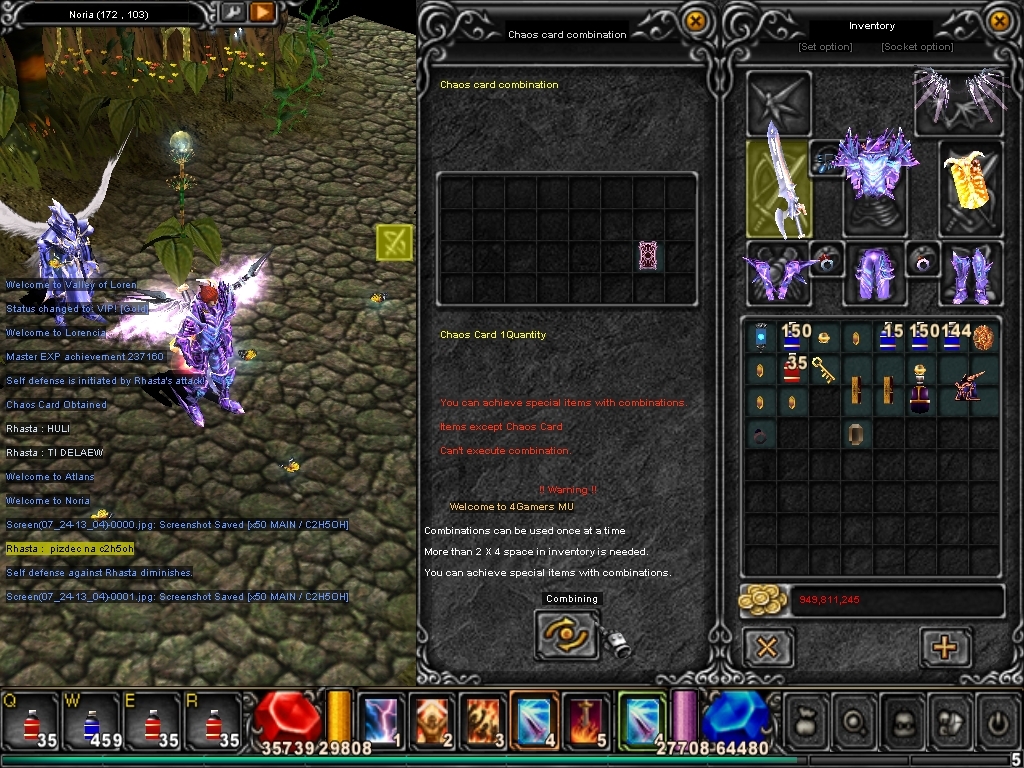Select the Chaos Card in the combination grid
The height and width of the screenshot is (768, 1024).
[x=648, y=256]
